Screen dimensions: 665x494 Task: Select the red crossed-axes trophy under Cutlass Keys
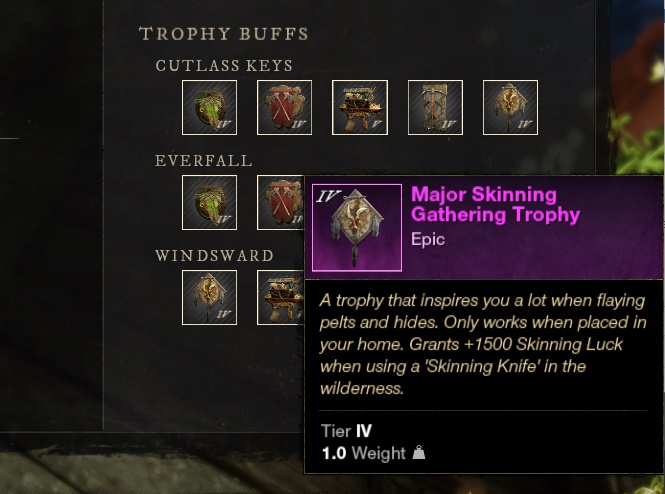click(x=284, y=107)
